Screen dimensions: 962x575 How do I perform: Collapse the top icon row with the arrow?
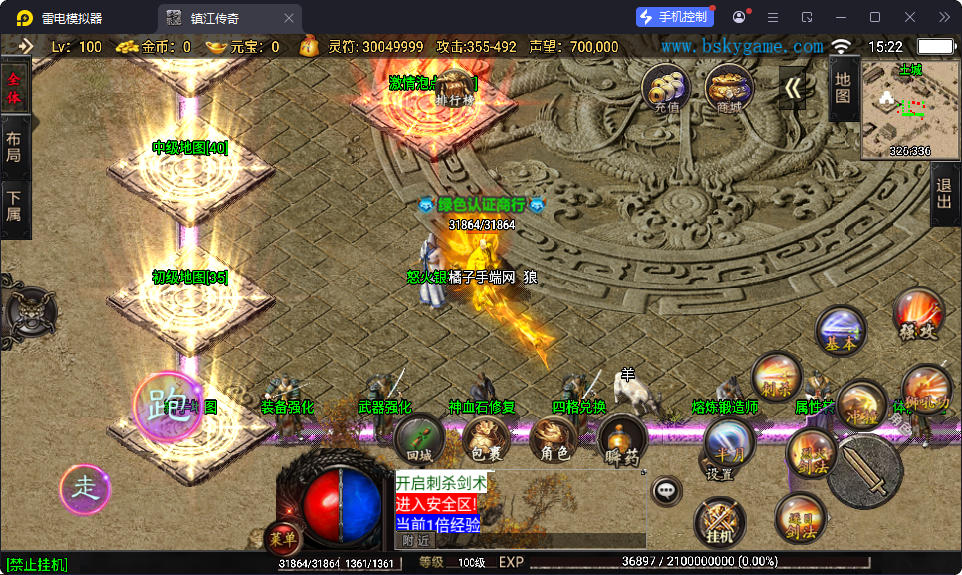[x=793, y=88]
